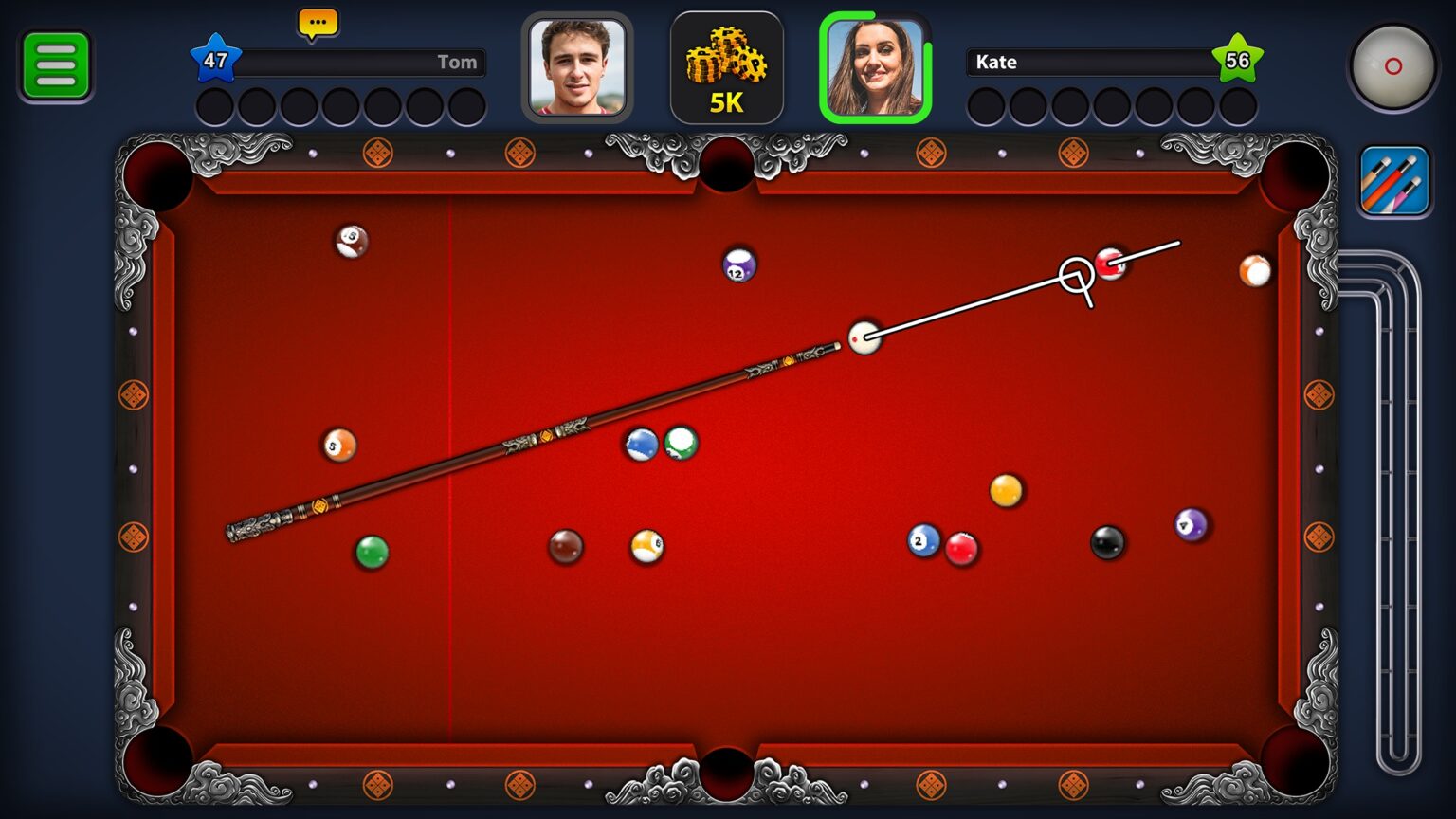This screenshot has height=819, width=1456.
Task: Click Tom's blue level star
Action: [x=217, y=60]
